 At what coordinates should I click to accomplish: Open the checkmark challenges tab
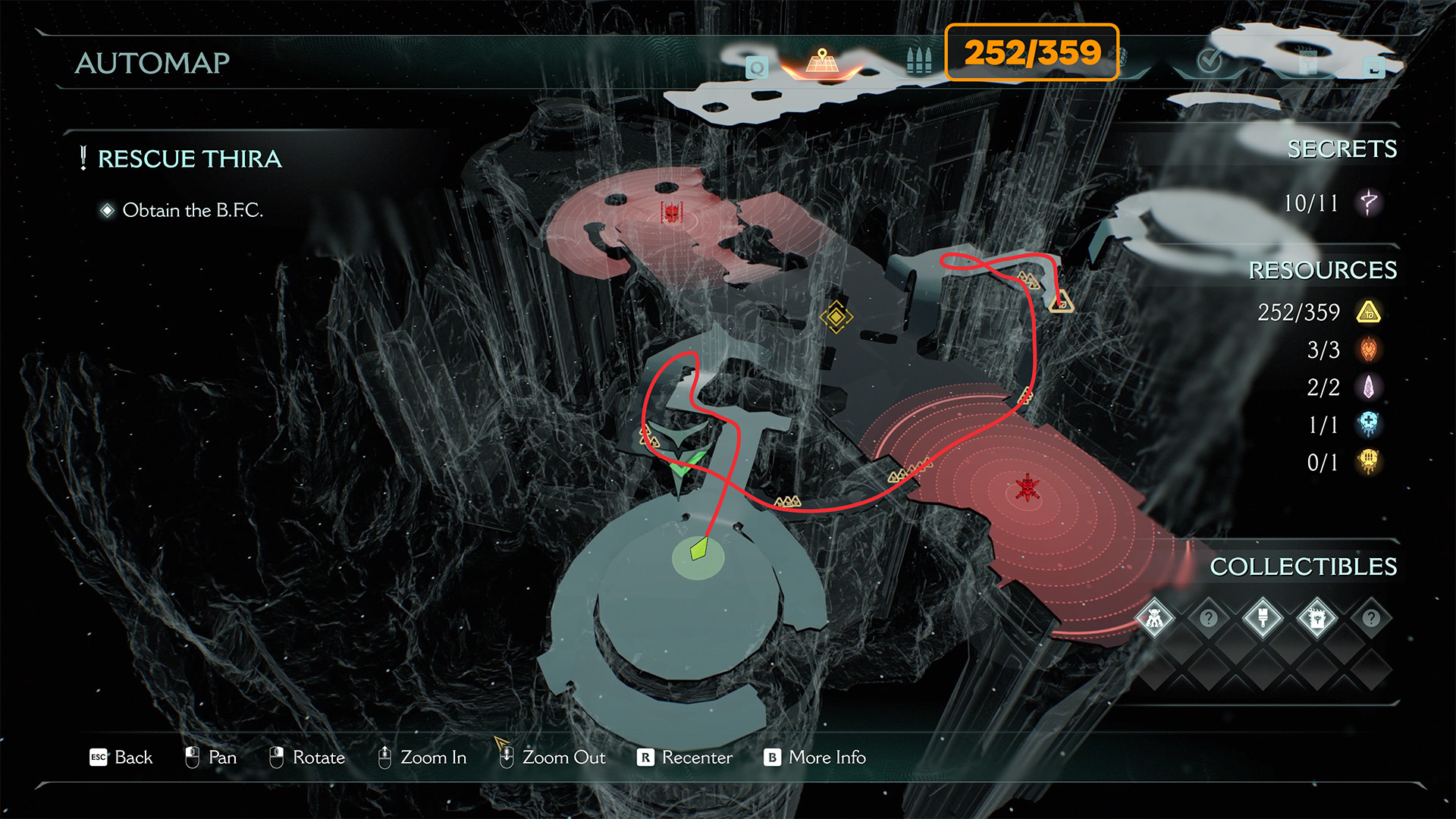pyautogui.click(x=1209, y=61)
